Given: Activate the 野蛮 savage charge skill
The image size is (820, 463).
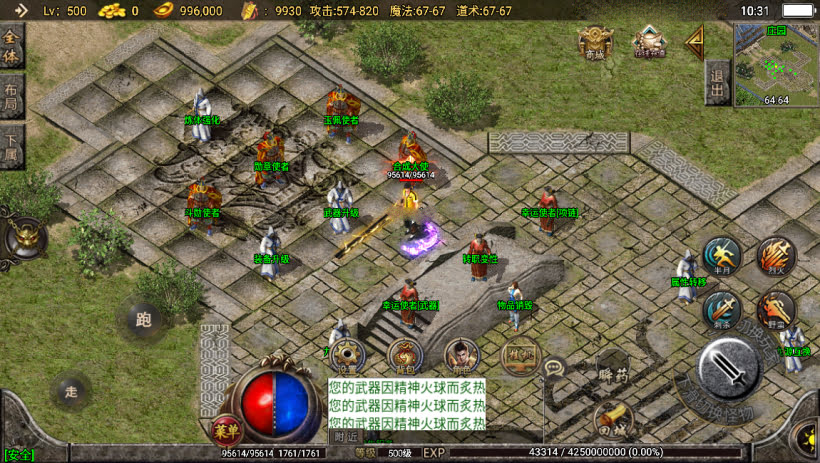Looking at the screenshot, I should (x=775, y=311).
